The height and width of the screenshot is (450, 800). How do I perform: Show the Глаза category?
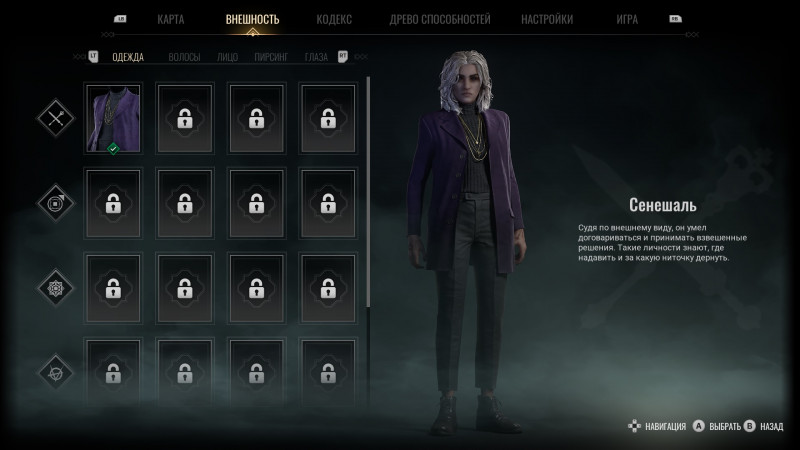click(x=316, y=57)
